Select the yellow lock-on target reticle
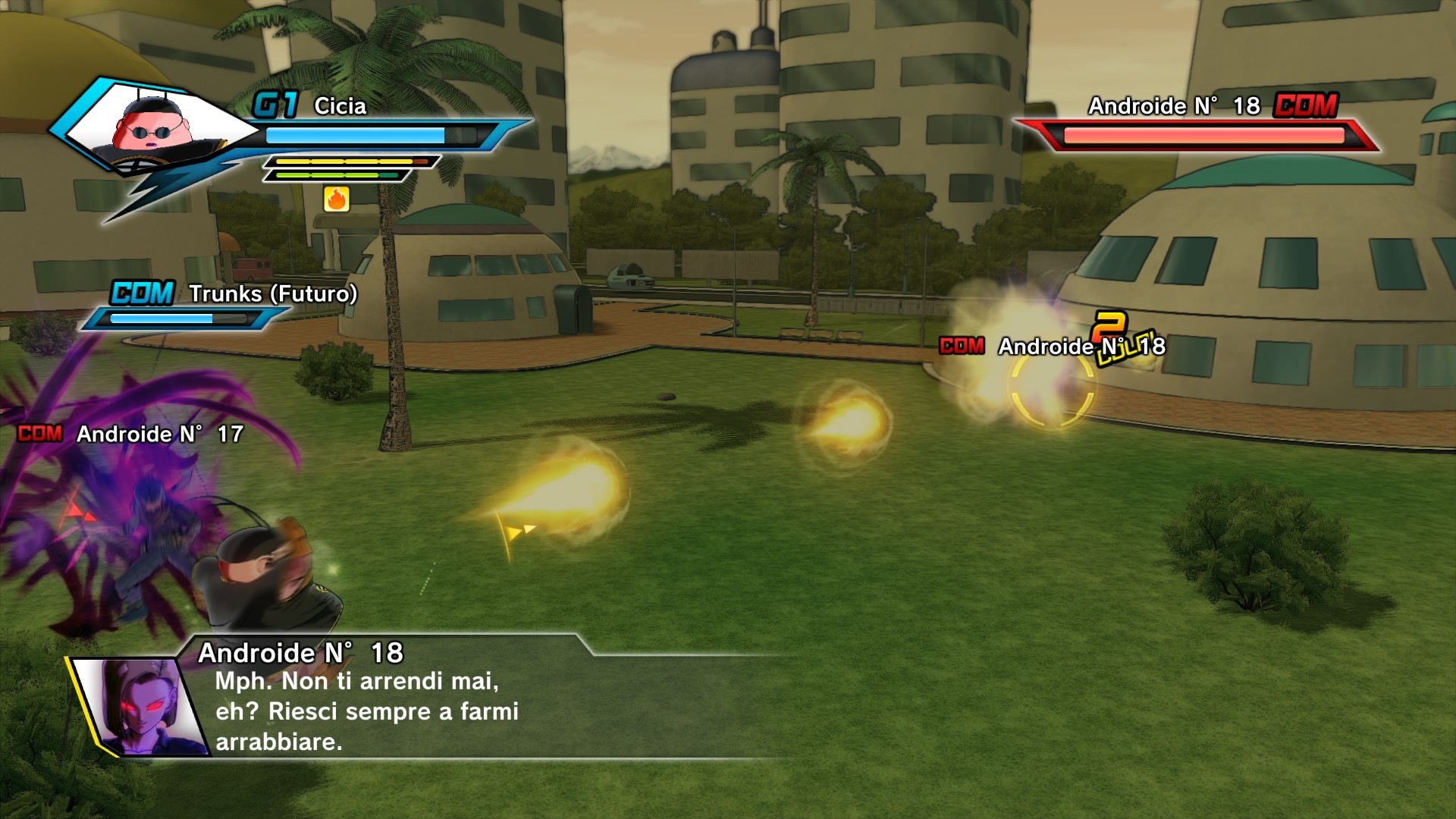 (x=1051, y=388)
